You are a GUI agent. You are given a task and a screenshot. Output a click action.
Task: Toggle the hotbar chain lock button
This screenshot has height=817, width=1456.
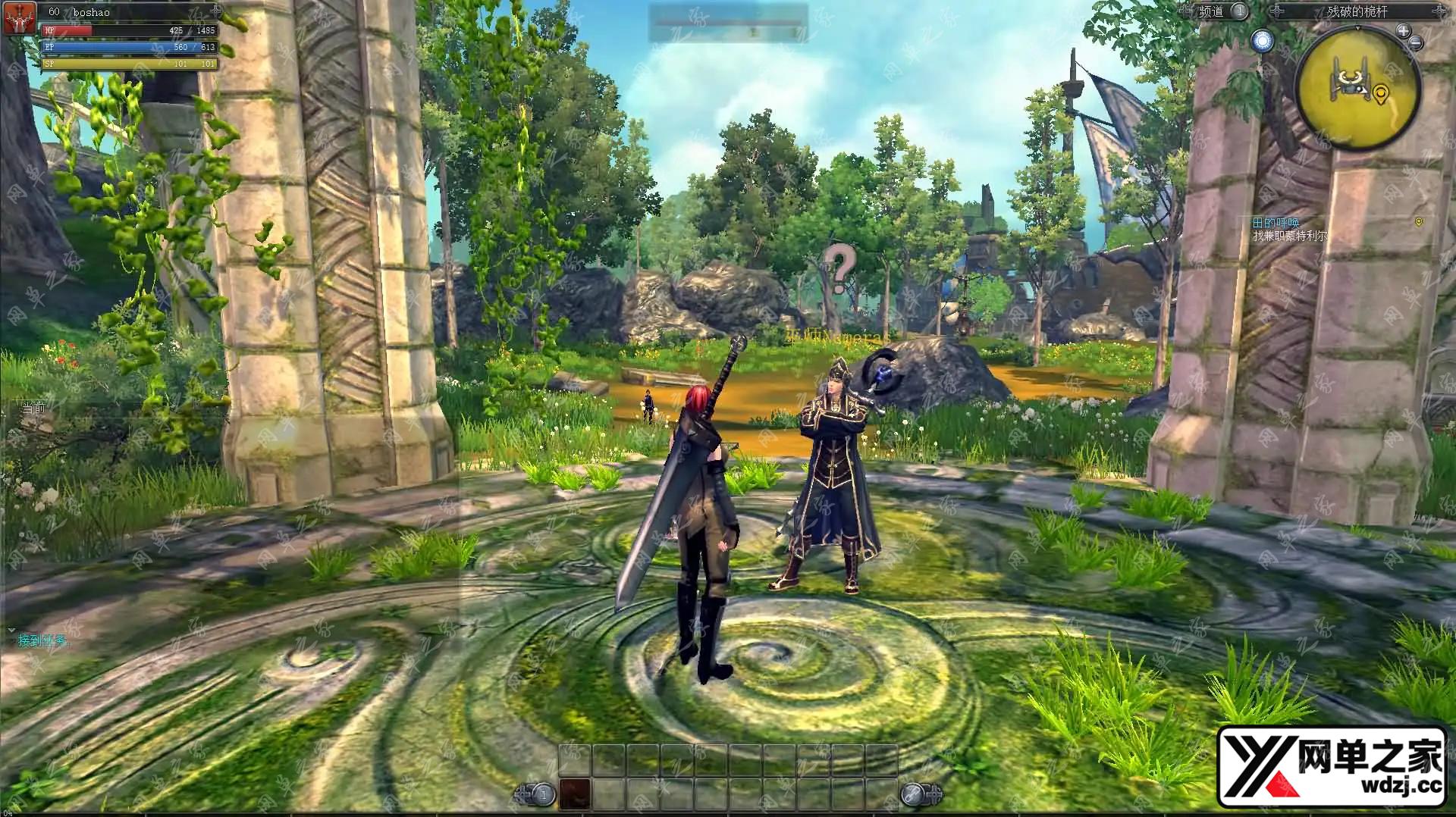pyautogui.click(x=912, y=794)
